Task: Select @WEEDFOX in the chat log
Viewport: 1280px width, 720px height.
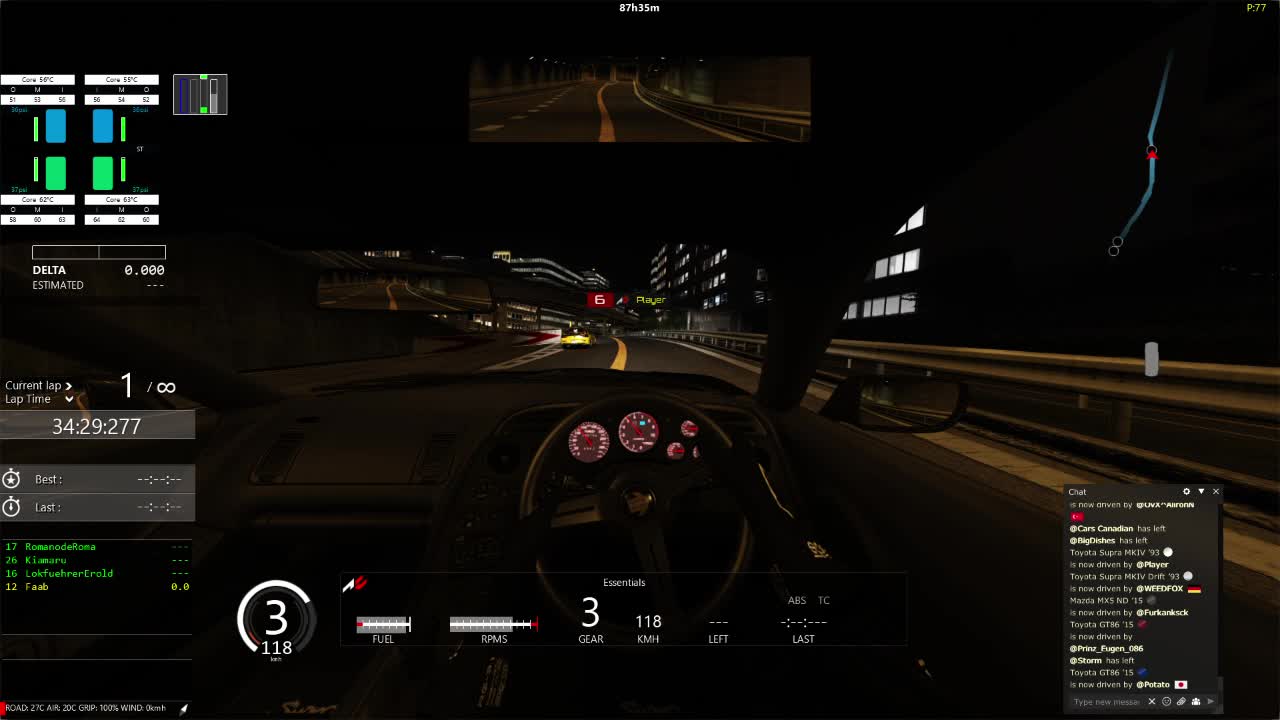Action: (1160, 589)
